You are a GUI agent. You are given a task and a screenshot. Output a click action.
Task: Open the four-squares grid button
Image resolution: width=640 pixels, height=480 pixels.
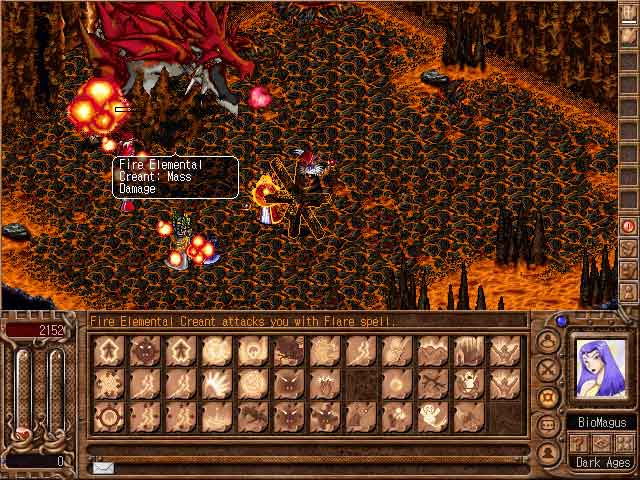coord(626,442)
